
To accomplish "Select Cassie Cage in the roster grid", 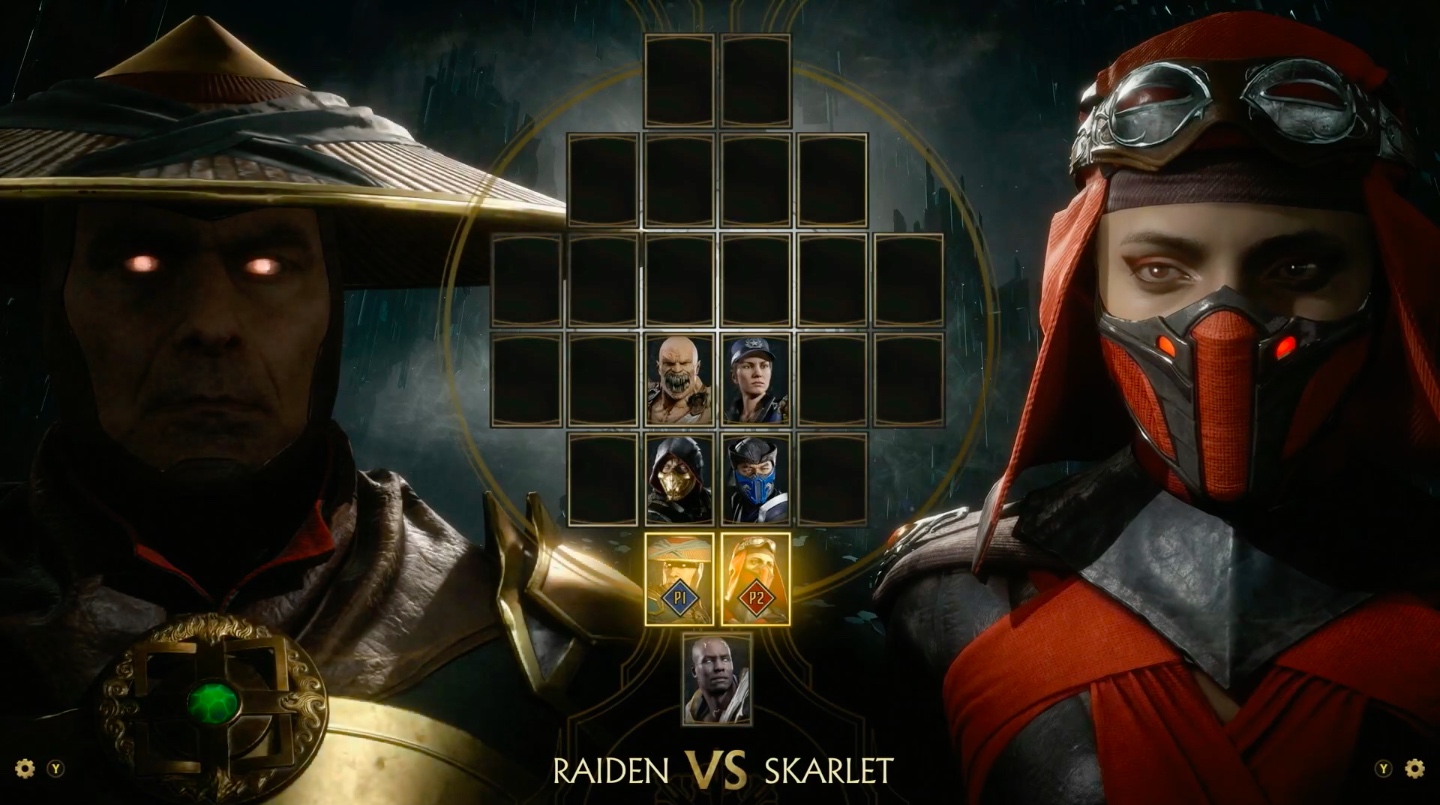I will pos(753,378).
